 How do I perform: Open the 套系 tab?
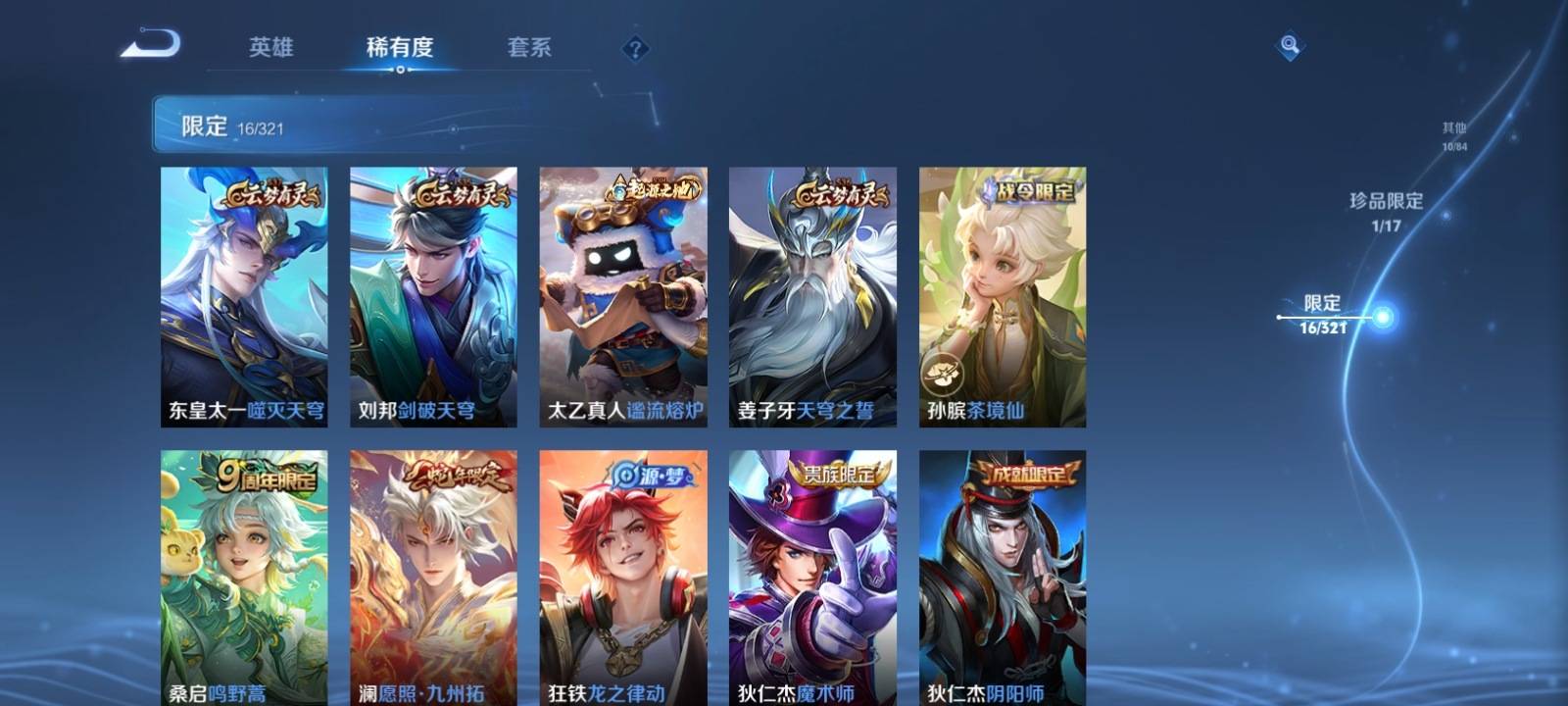529,47
